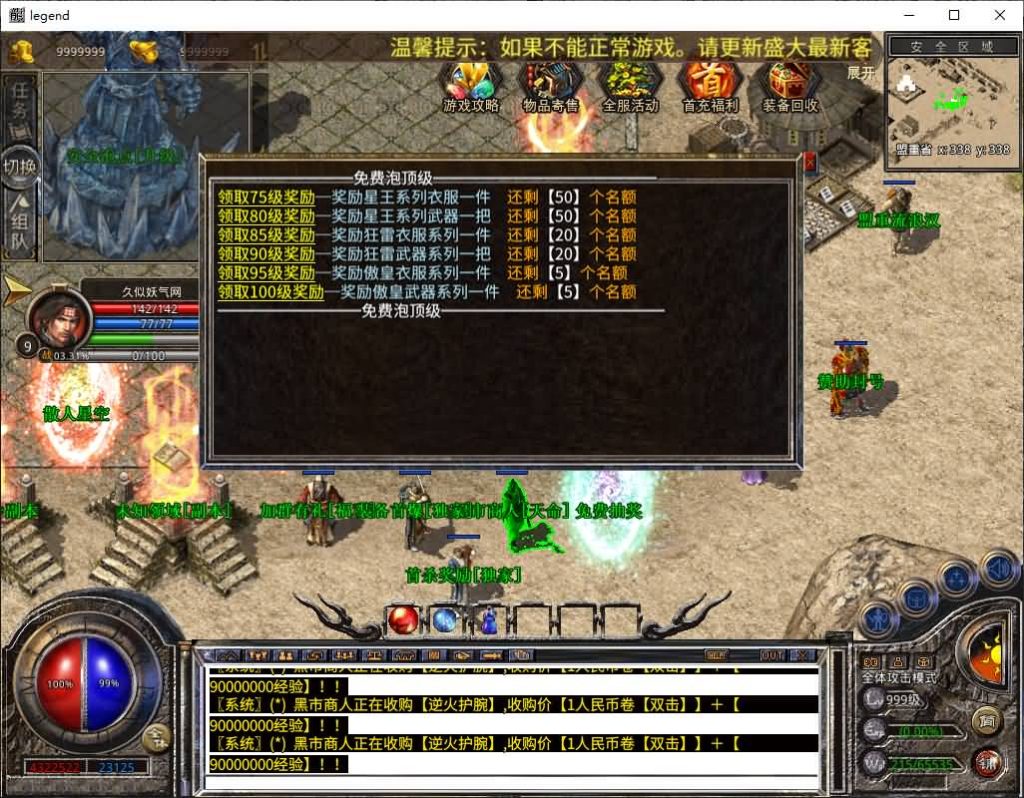Screen dimensions: 1024x798
Task: Claim the 领取80级奖励 reward
Action: click(x=266, y=216)
